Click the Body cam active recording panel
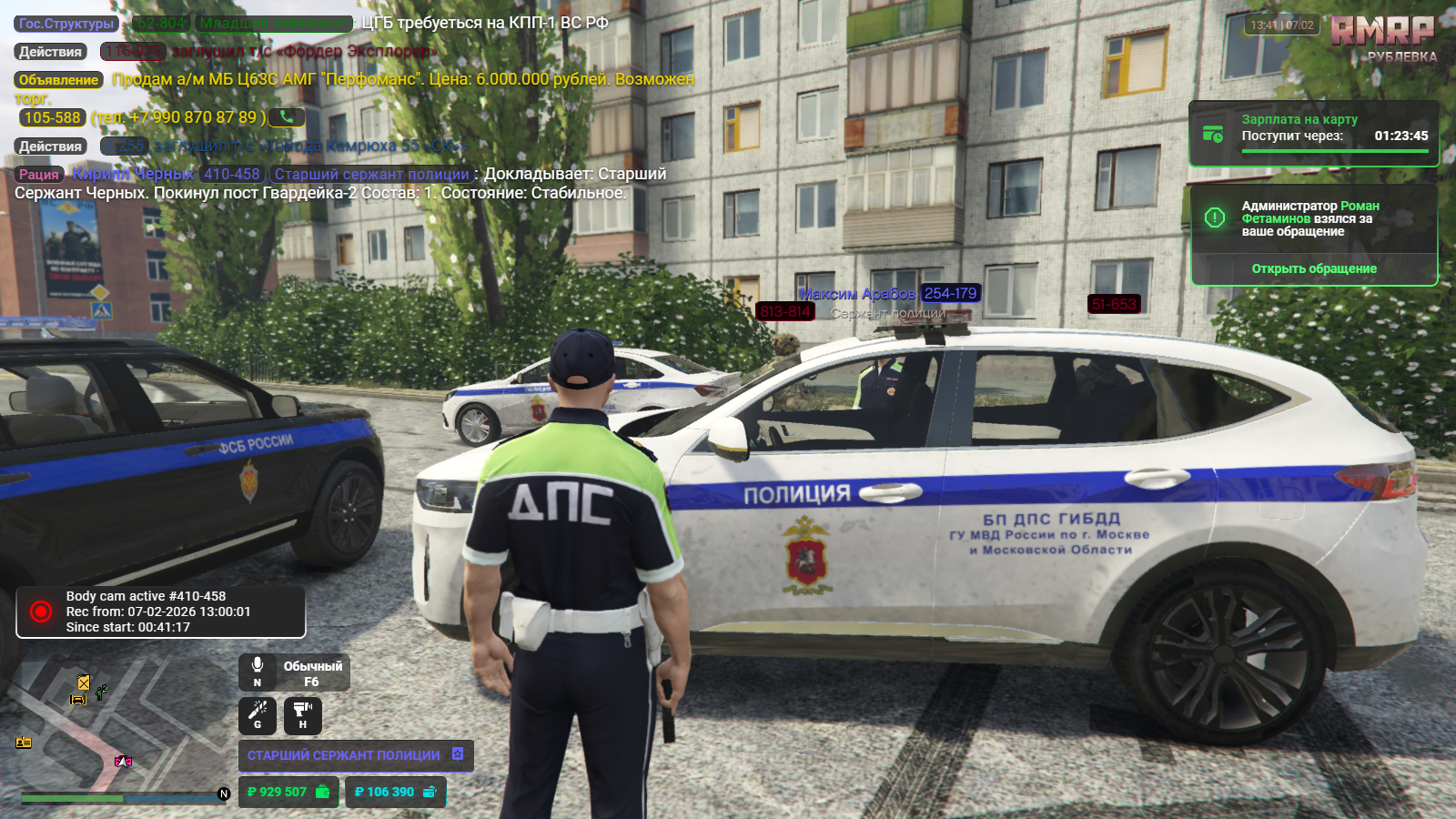 click(x=160, y=612)
